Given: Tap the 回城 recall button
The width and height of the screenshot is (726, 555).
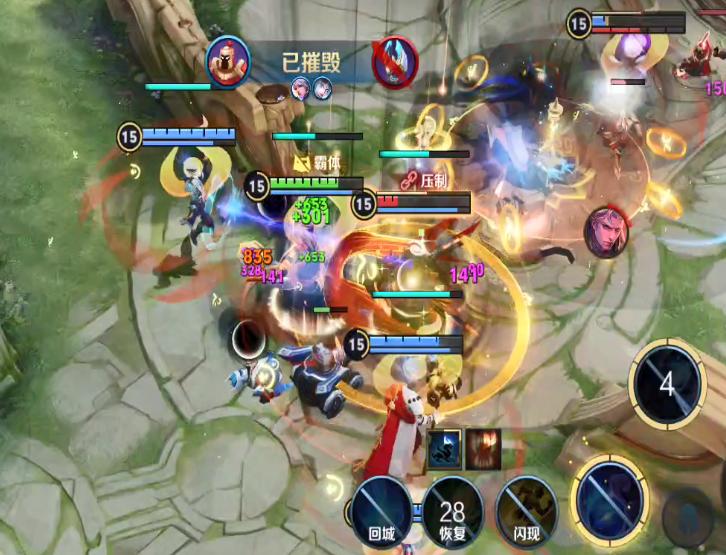Looking at the screenshot, I should tap(382, 510).
